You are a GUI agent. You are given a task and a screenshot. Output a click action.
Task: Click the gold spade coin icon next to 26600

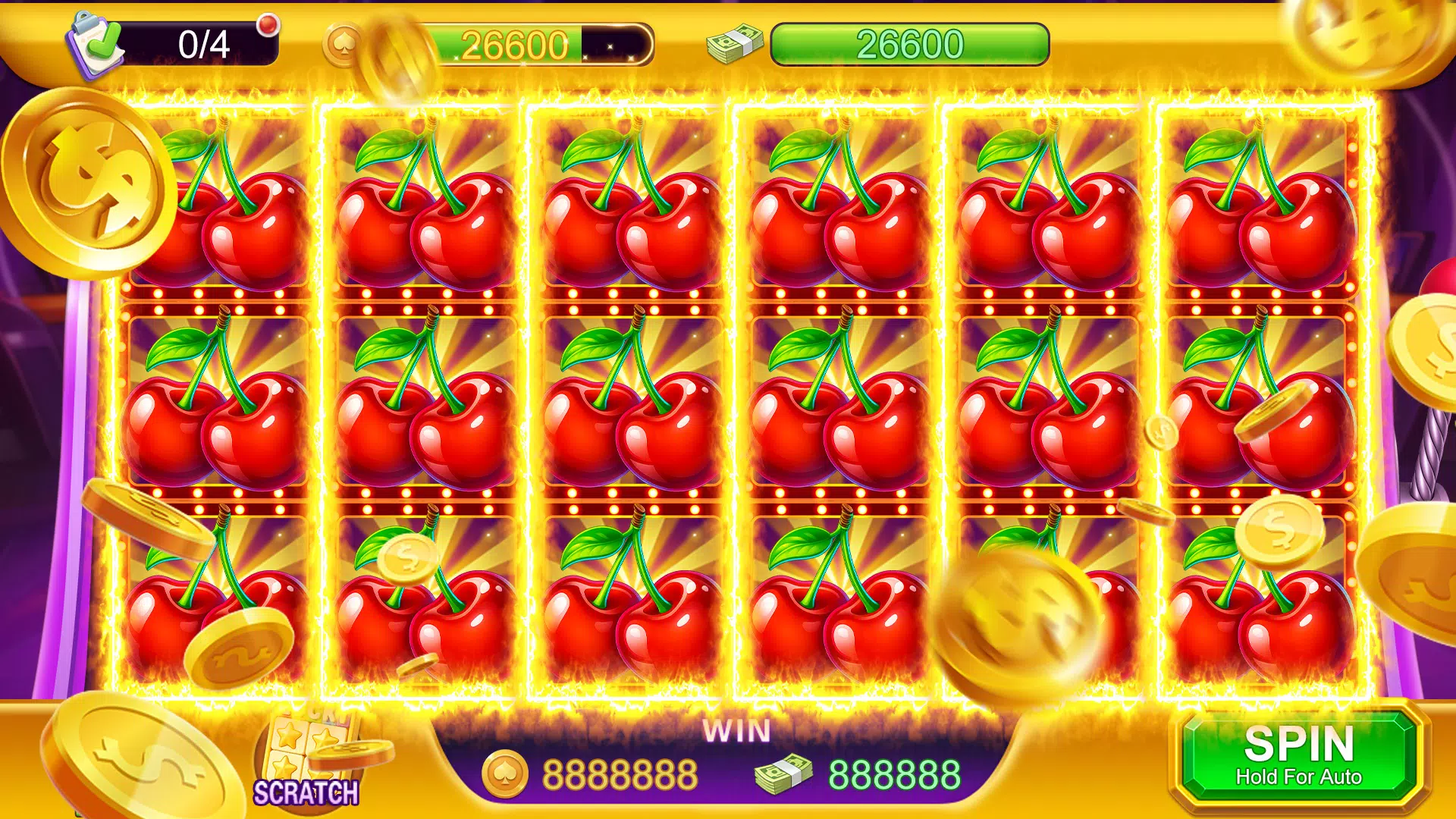(x=343, y=43)
